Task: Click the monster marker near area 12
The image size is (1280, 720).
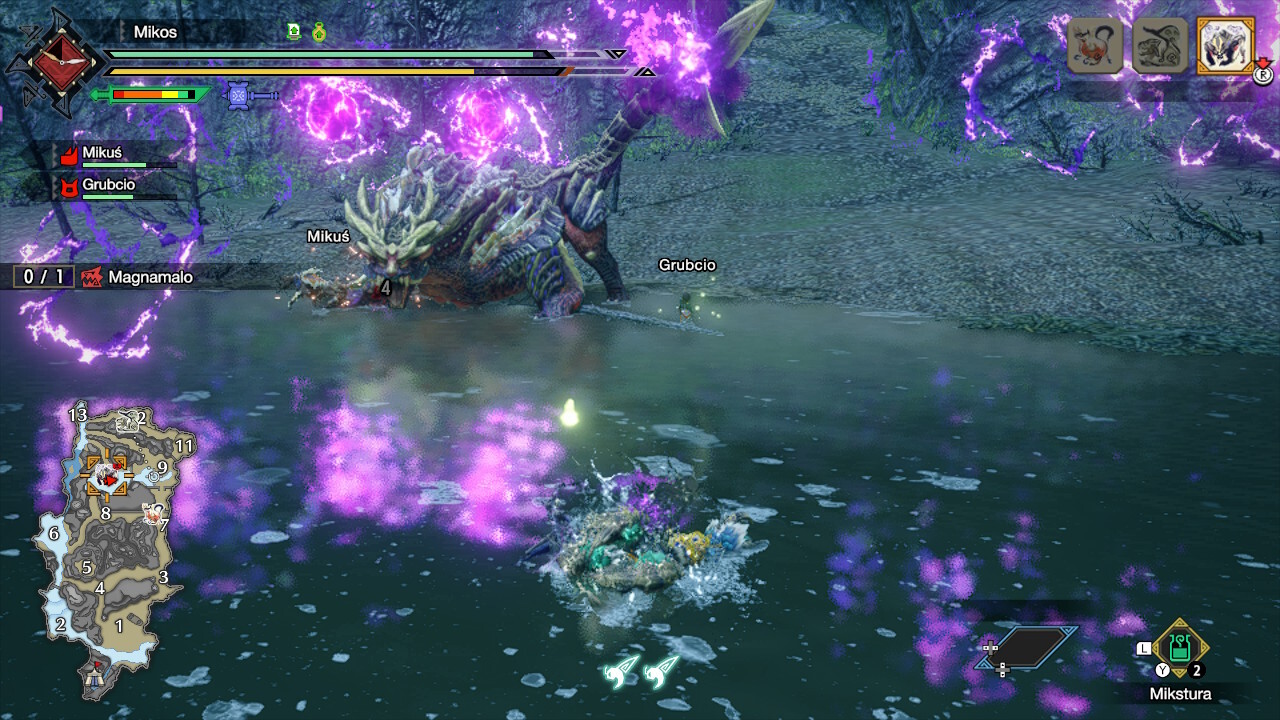Action: click(127, 421)
